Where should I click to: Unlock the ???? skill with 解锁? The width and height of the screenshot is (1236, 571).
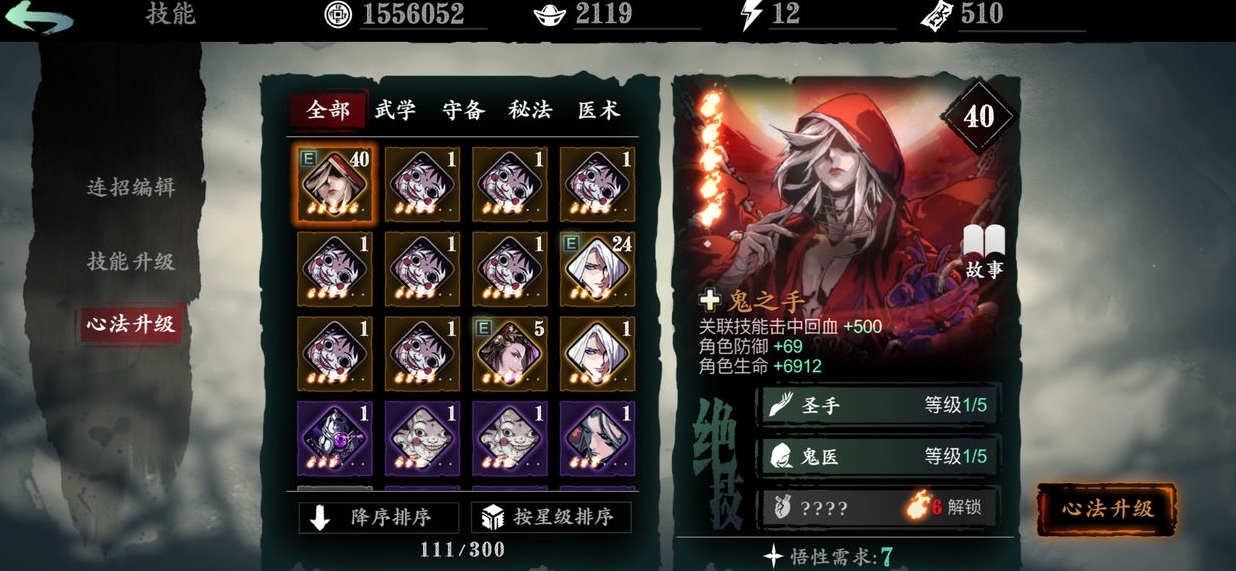877,507
